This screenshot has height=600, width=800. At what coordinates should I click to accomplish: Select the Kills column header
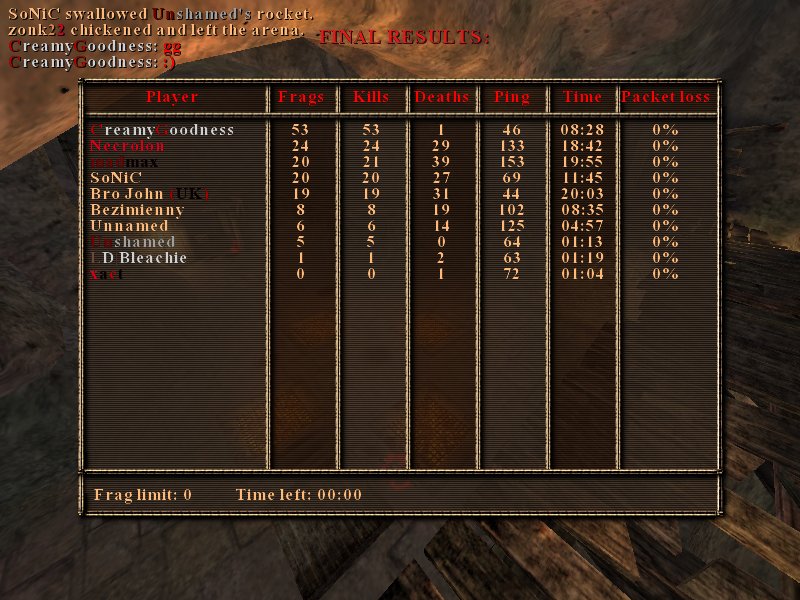coord(372,97)
